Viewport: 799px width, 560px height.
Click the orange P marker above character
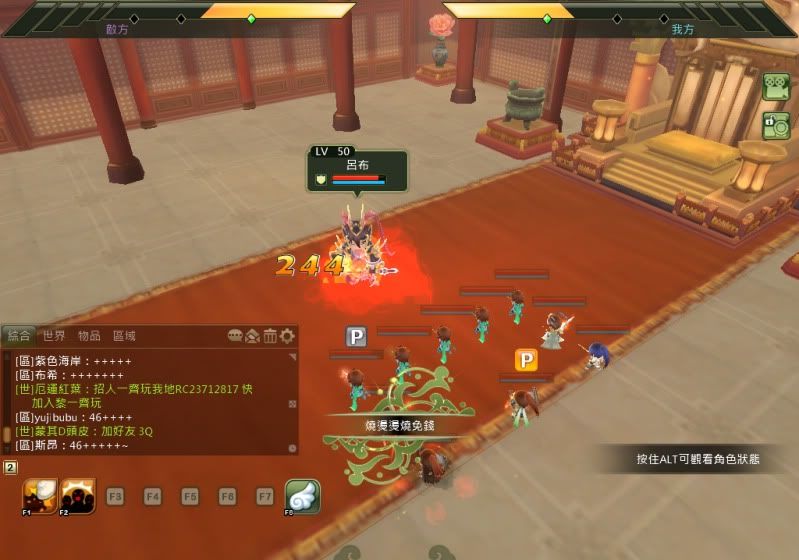tap(526, 360)
